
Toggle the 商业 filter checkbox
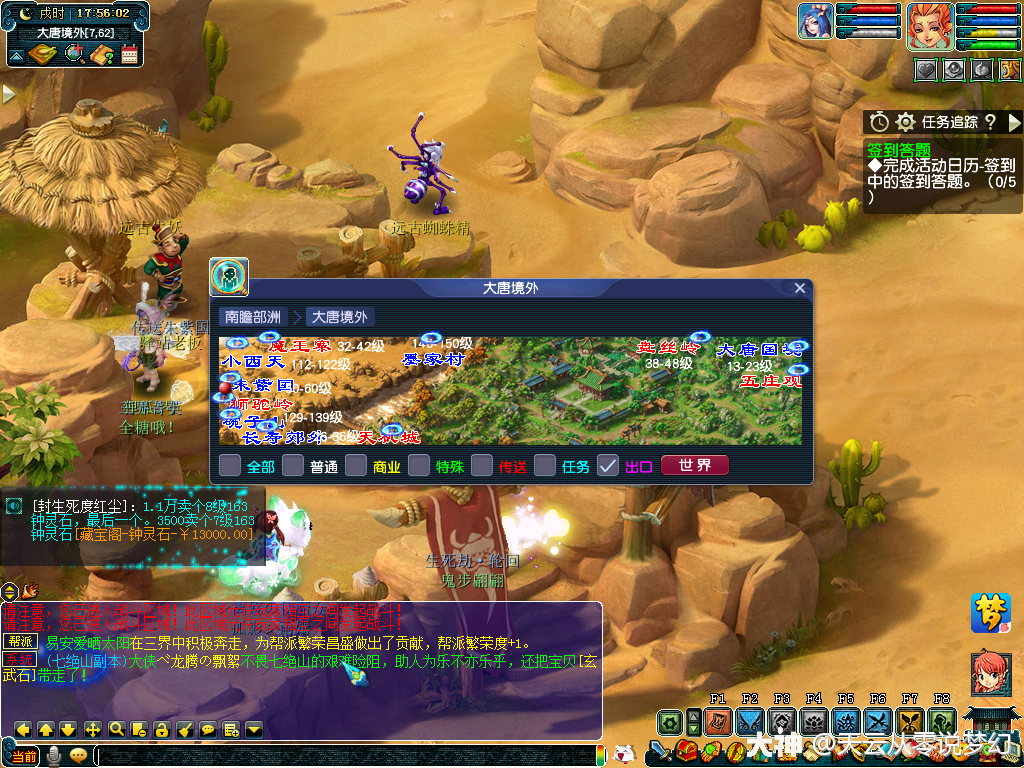coord(356,465)
